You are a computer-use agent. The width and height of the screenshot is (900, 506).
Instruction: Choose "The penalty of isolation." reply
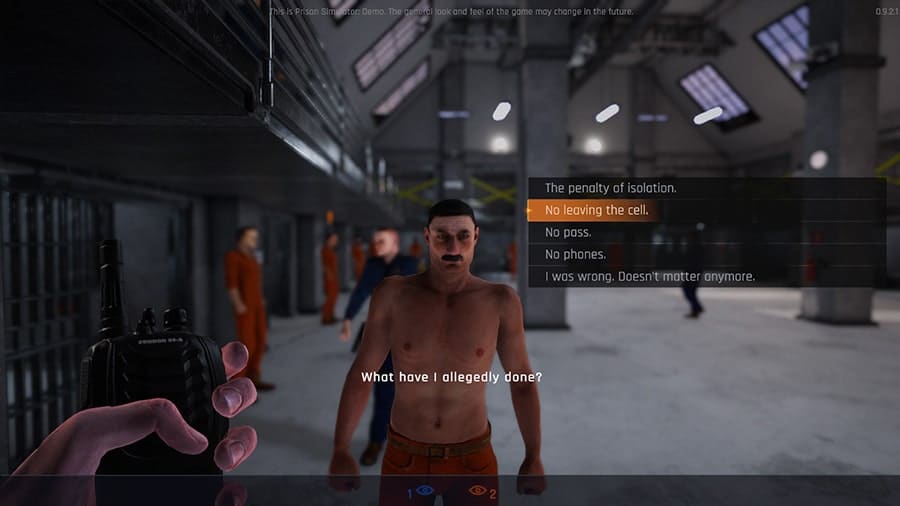610,188
